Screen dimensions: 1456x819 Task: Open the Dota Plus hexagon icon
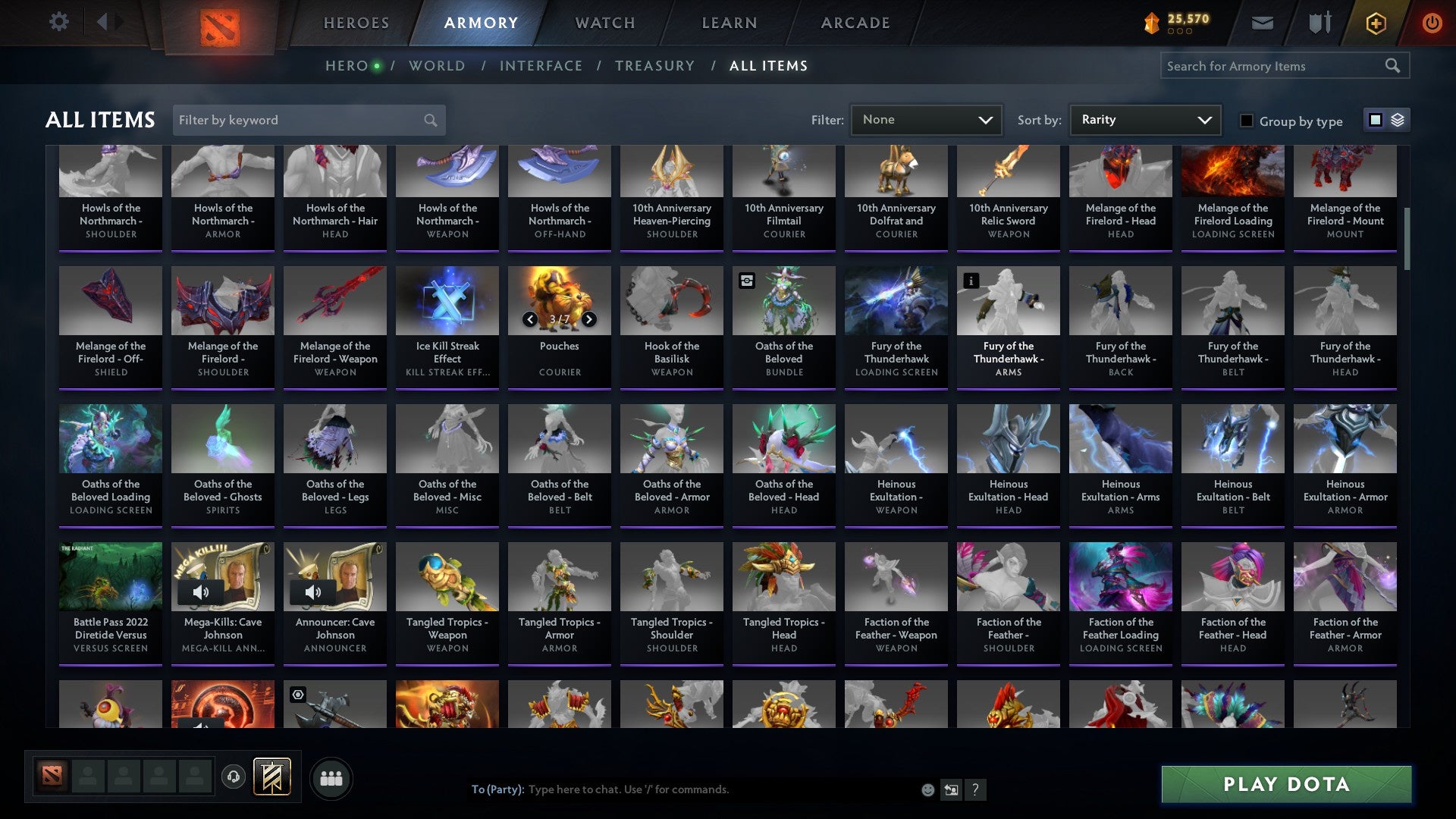(1376, 23)
